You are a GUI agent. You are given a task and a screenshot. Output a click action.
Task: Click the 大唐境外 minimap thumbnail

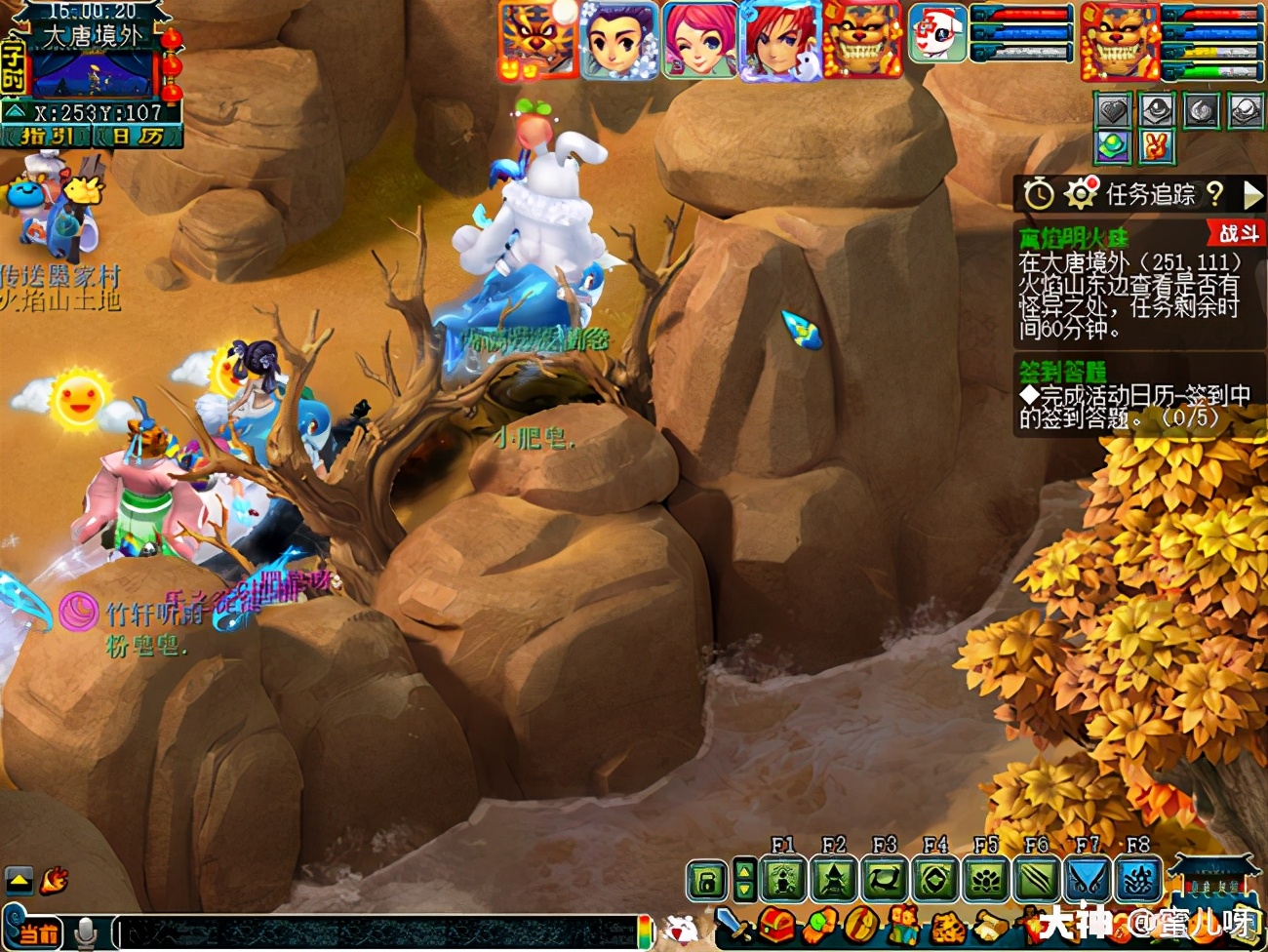pyautogui.click(x=93, y=74)
